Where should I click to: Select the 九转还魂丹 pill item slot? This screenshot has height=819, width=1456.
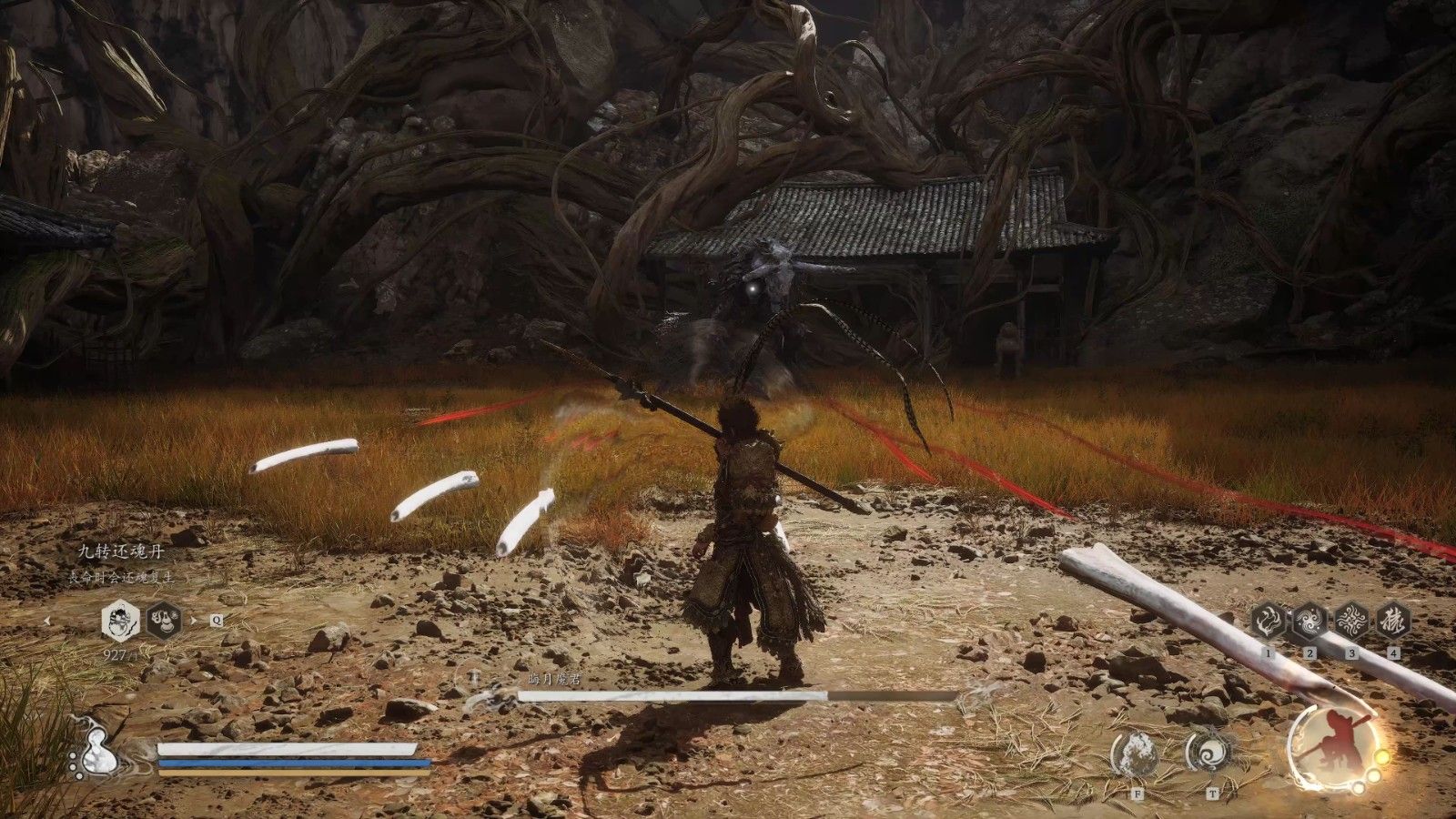coord(120,621)
